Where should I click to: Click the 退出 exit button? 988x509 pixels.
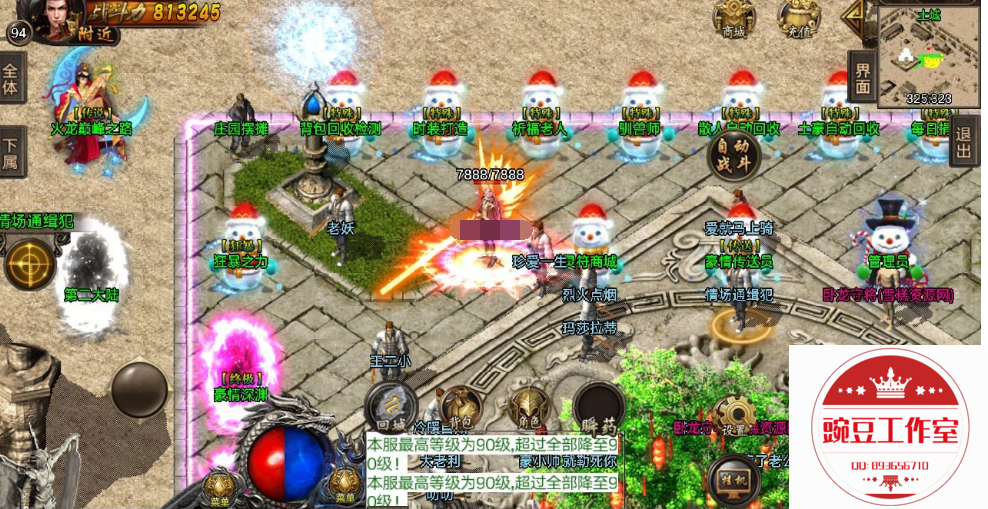[x=963, y=141]
